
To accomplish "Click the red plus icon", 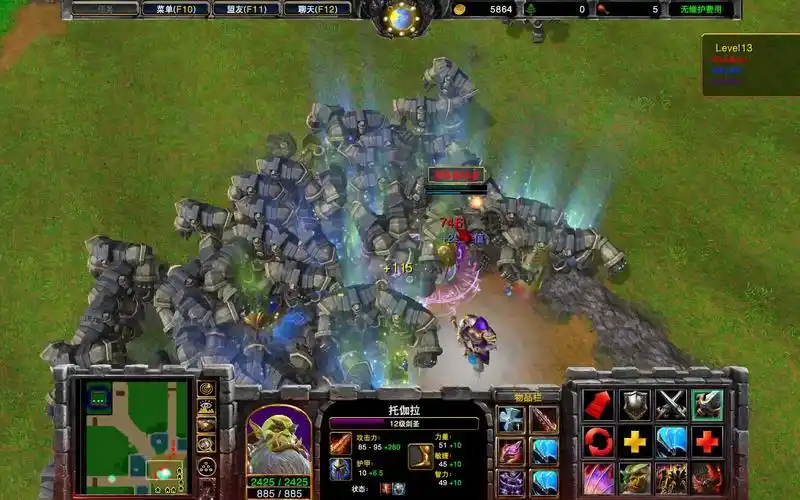I will (x=707, y=441).
